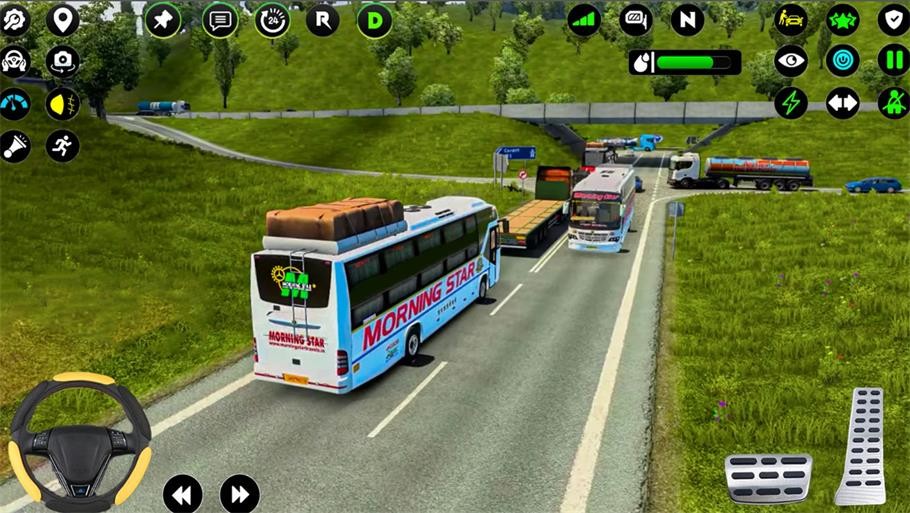910x513 pixels.
Task: Toggle the seatbelt icon
Action: (x=893, y=103)
